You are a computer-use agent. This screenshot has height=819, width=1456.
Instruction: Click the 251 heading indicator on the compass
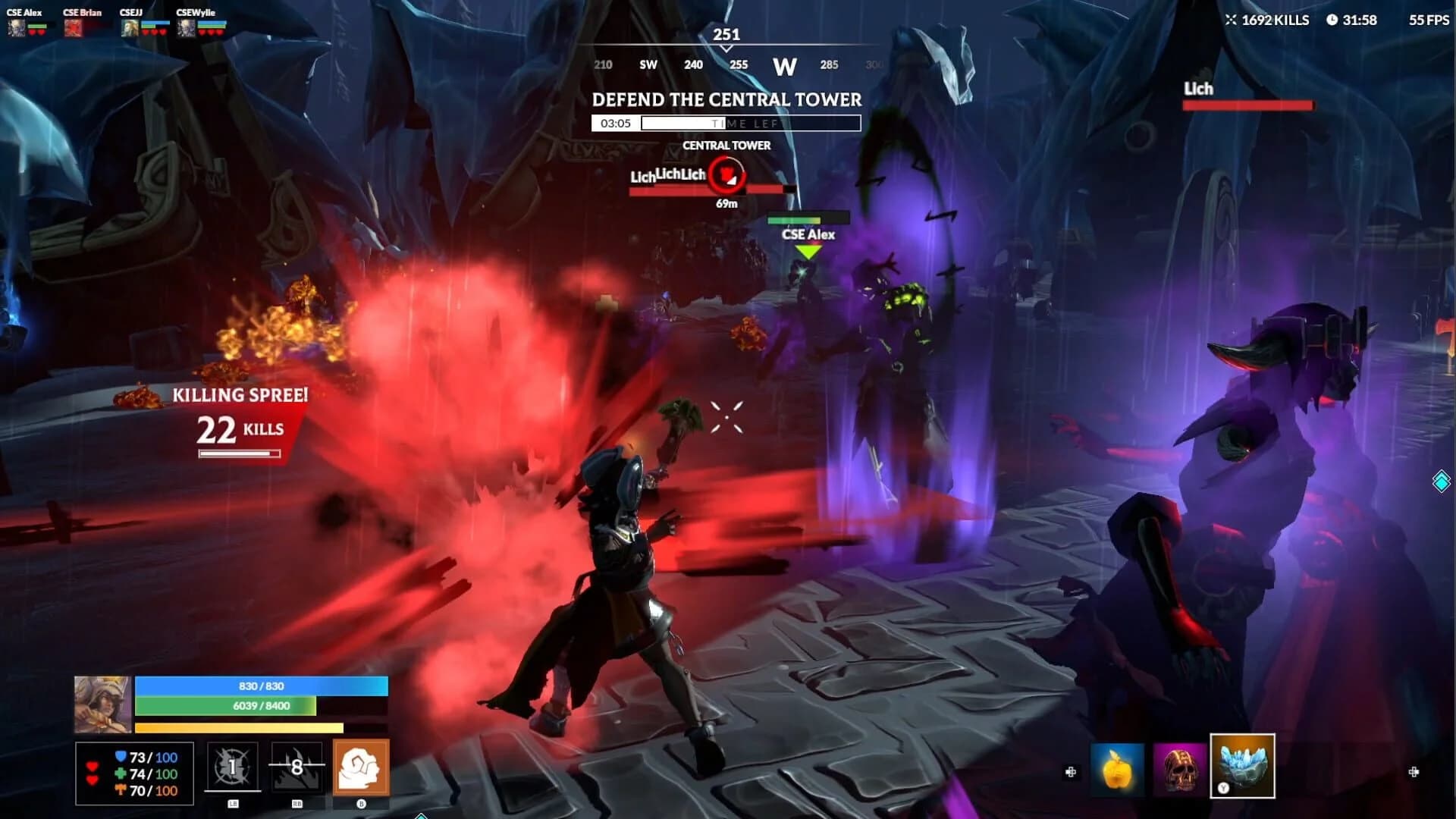[726, 34]
